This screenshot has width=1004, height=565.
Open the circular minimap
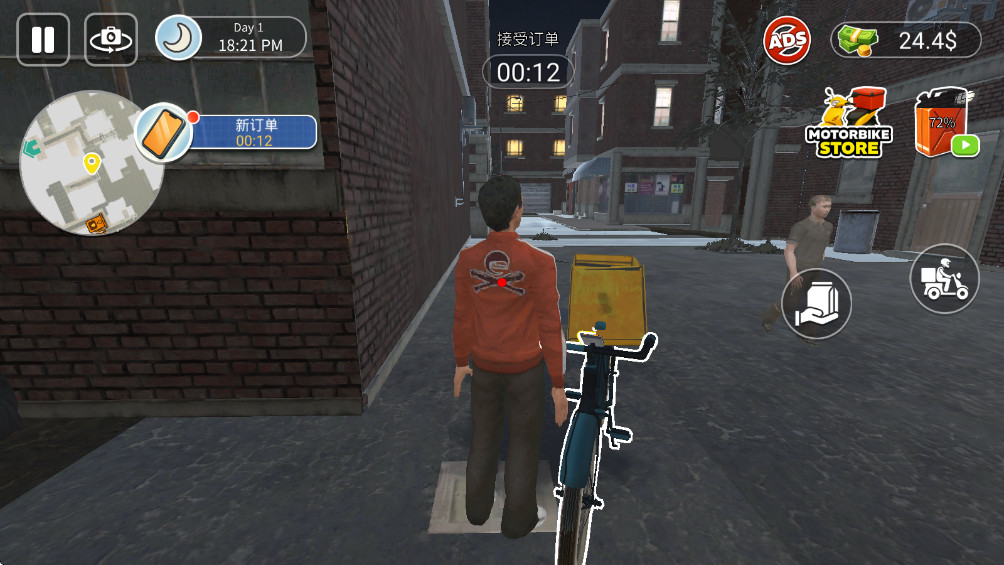click(91, 168)
